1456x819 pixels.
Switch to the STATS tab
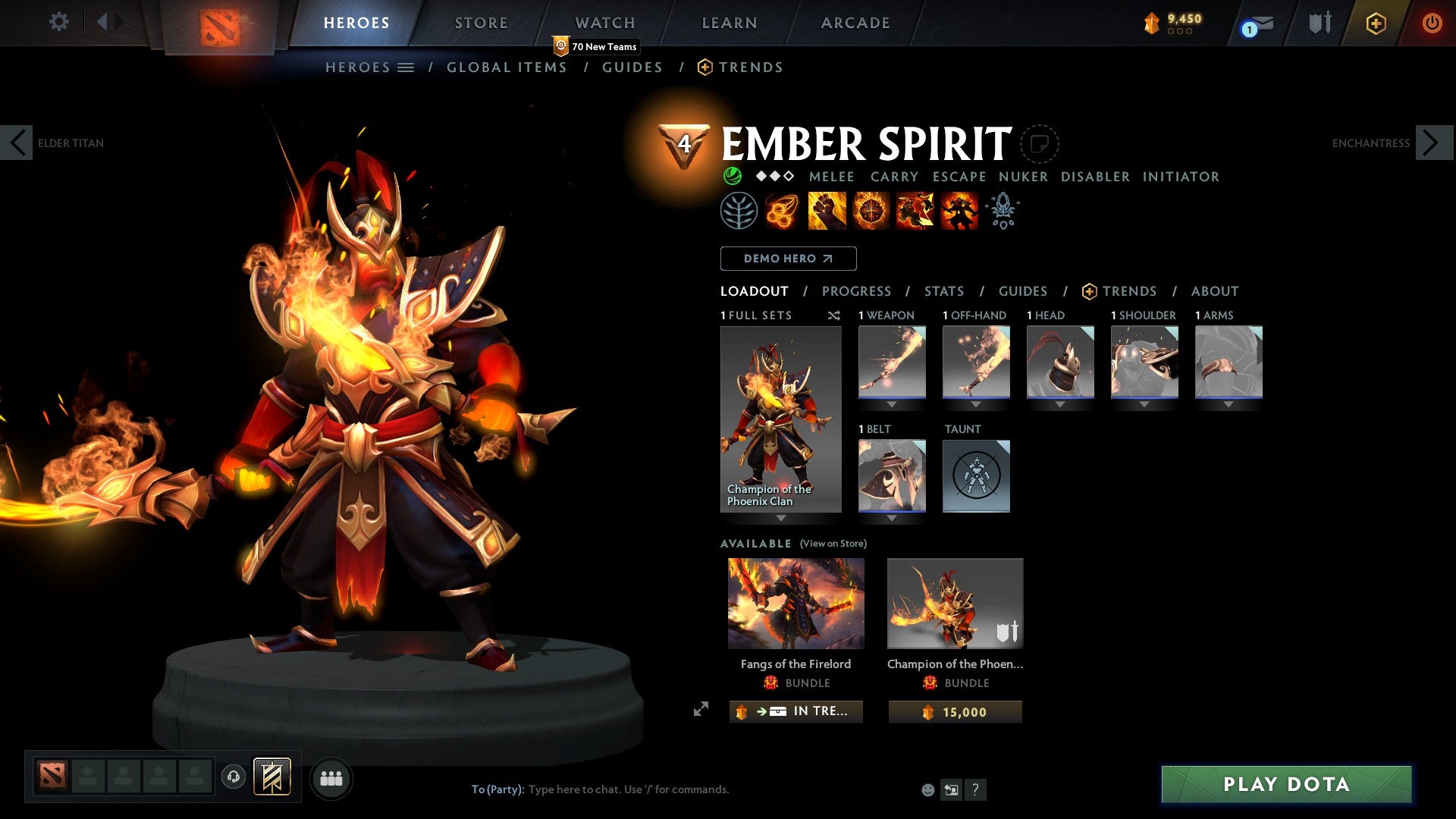pyautogui.click(x=944, y=290)
